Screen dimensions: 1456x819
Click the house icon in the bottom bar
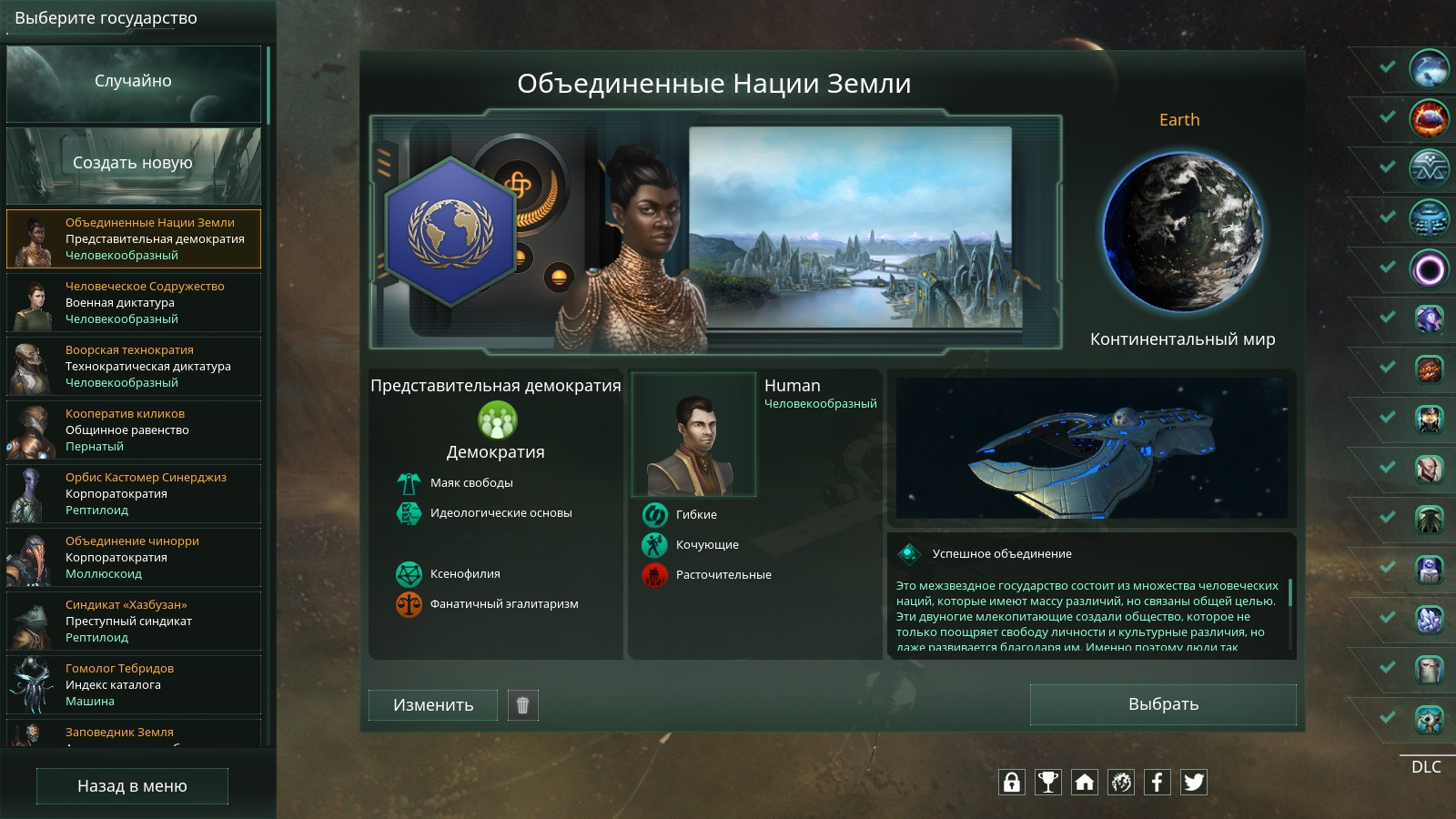click(1085, 782)
